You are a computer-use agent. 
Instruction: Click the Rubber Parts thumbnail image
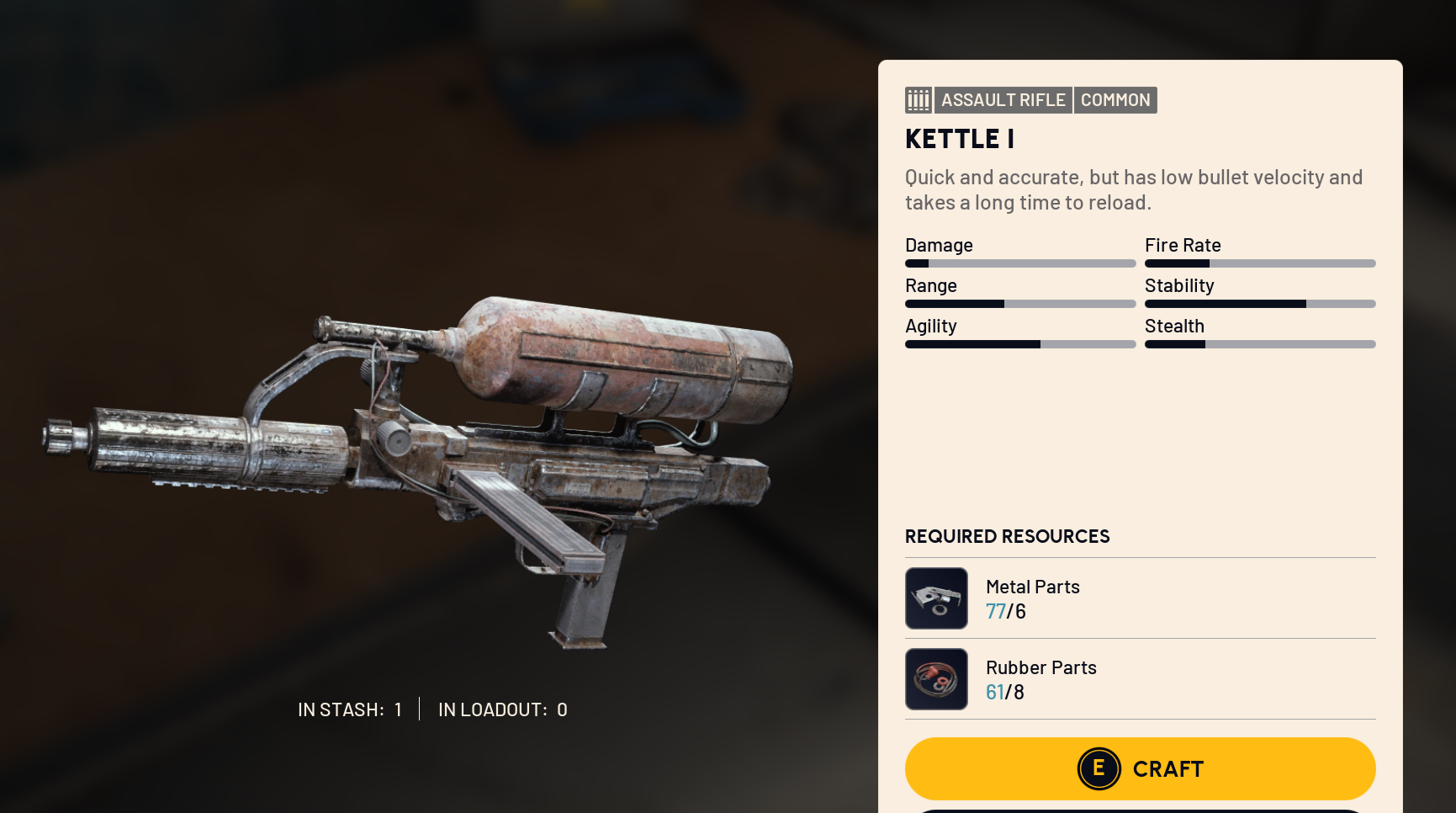[x=936, y=679]
